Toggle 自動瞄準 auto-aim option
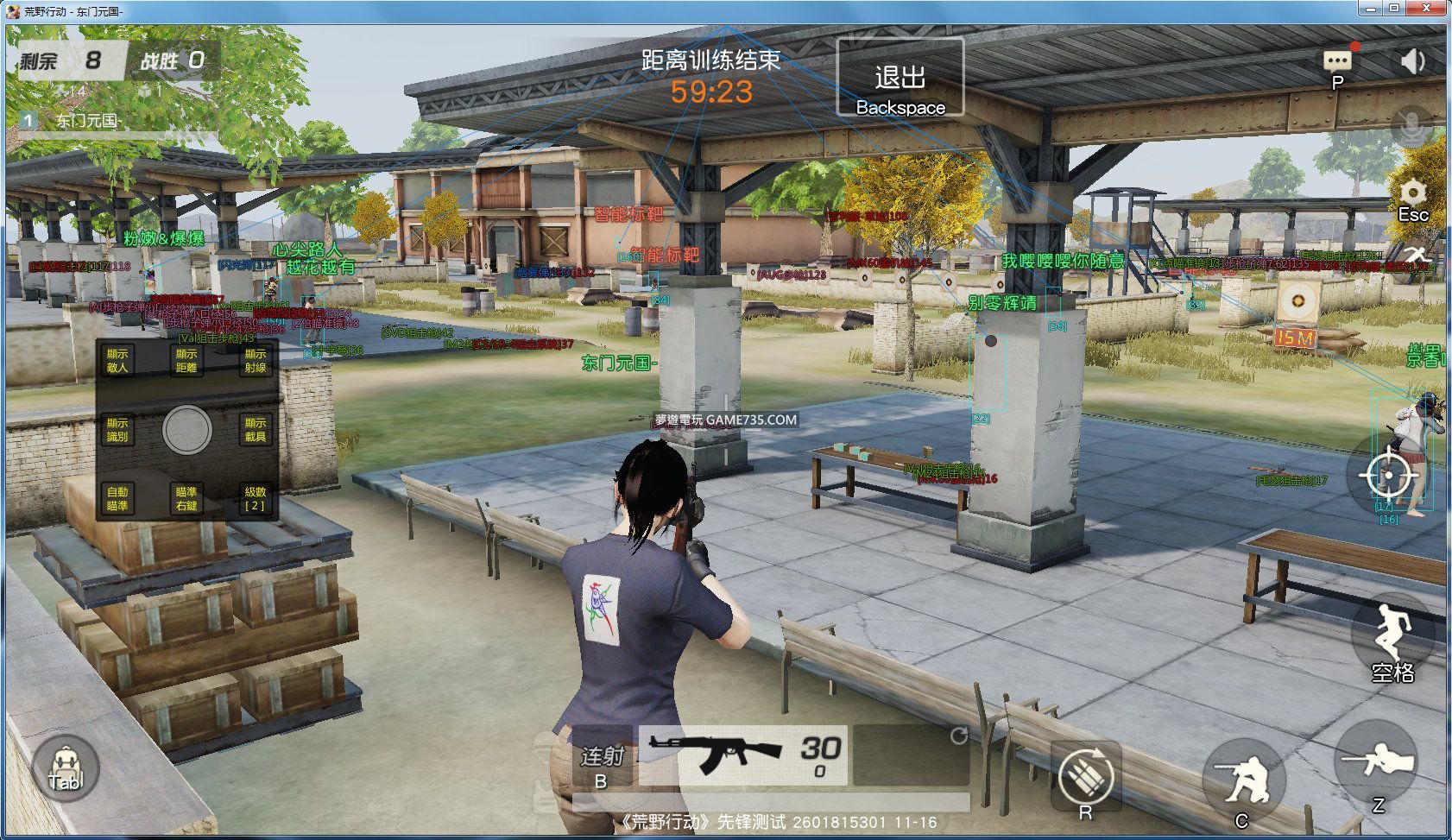Viewport: 1452px width, 840px height. tap(117, 498)
